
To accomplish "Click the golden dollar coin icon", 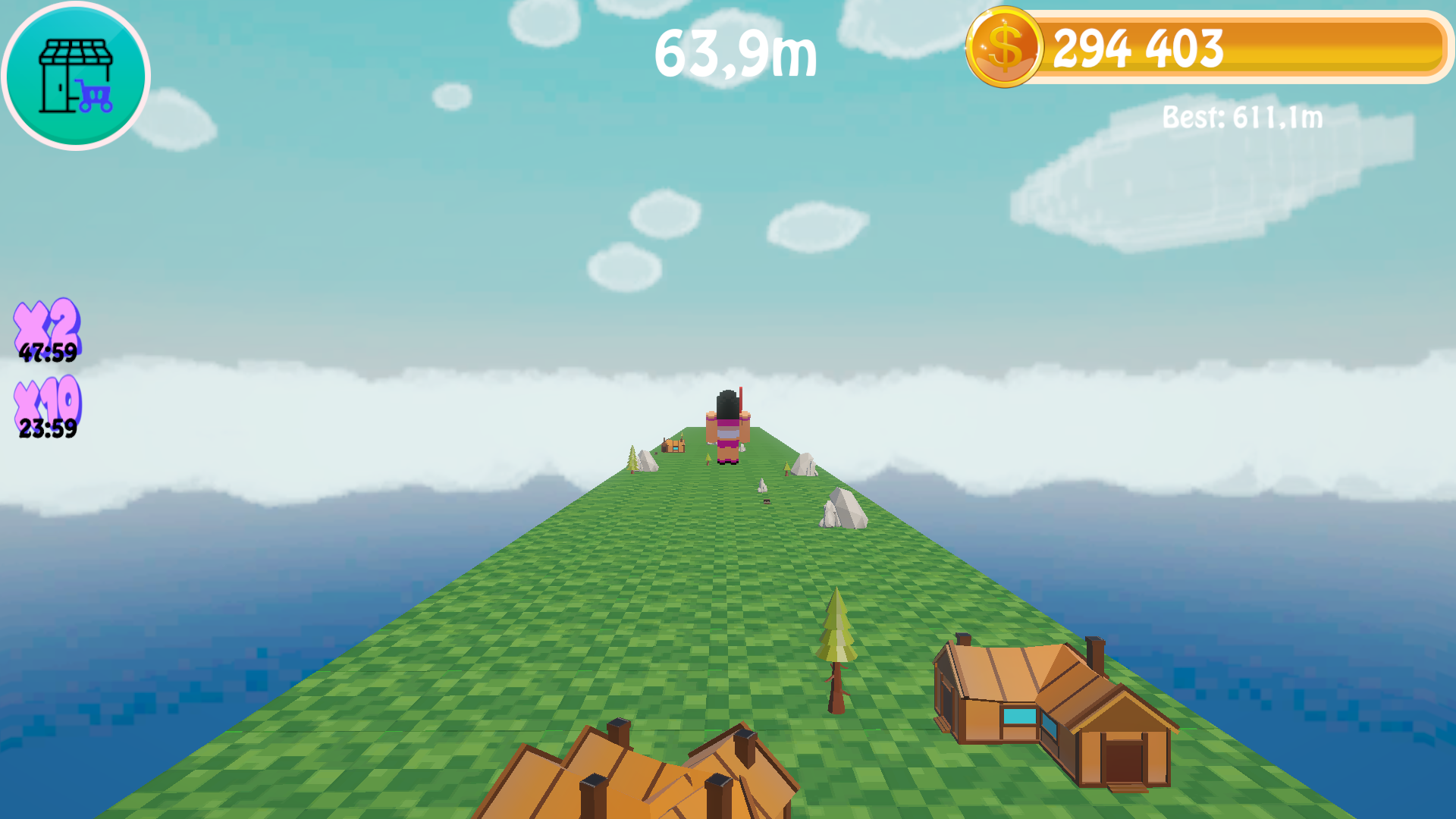I will pos(1006,49).
